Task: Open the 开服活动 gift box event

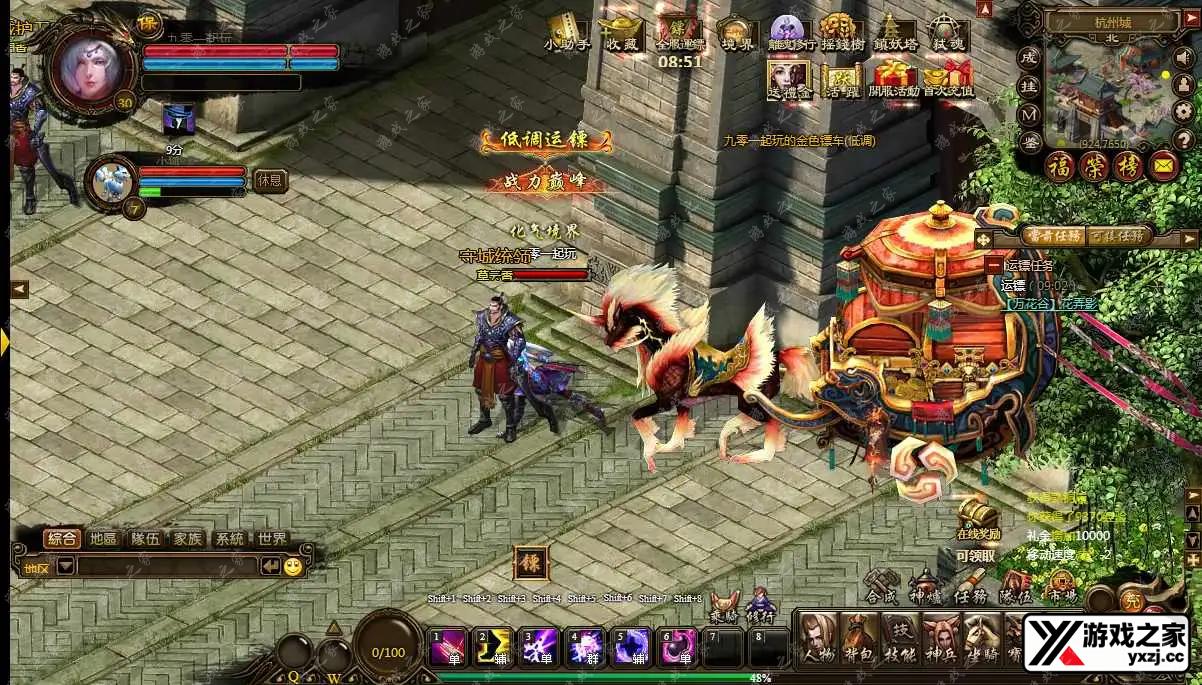Action: pos(893,78)
